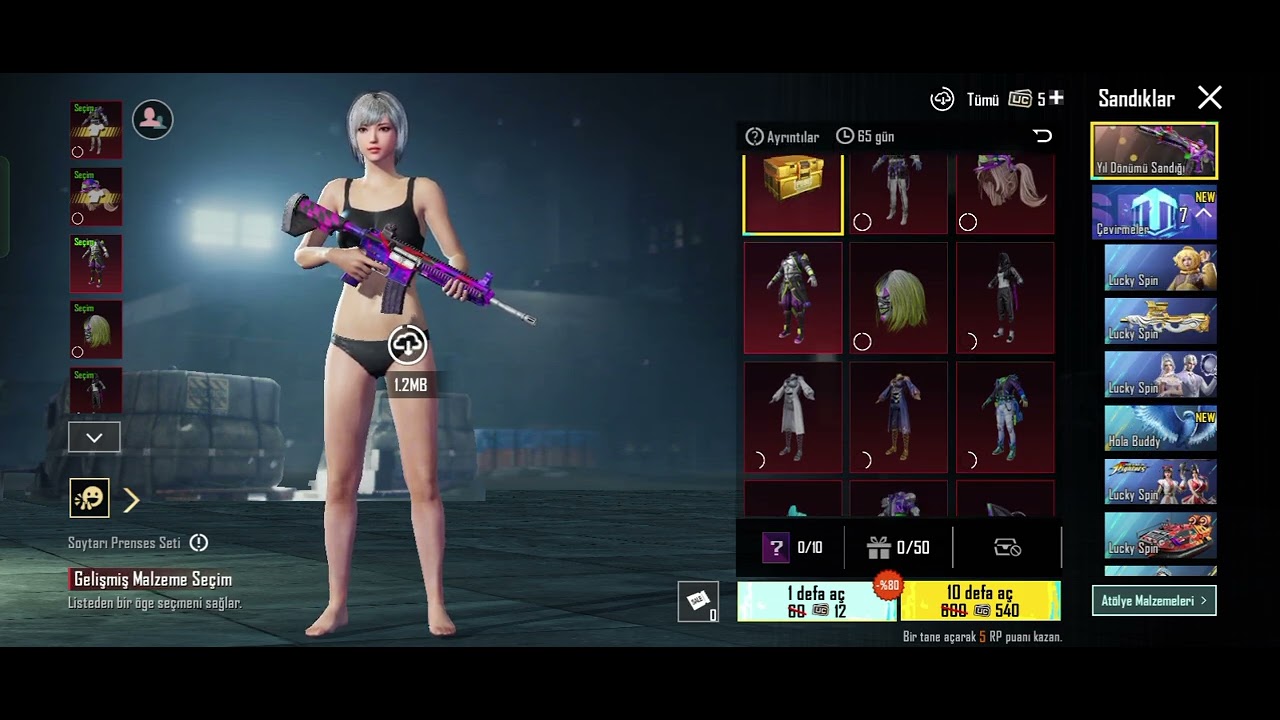
Task: Expand the outfit list down arrow
Action: click(94, 437)
